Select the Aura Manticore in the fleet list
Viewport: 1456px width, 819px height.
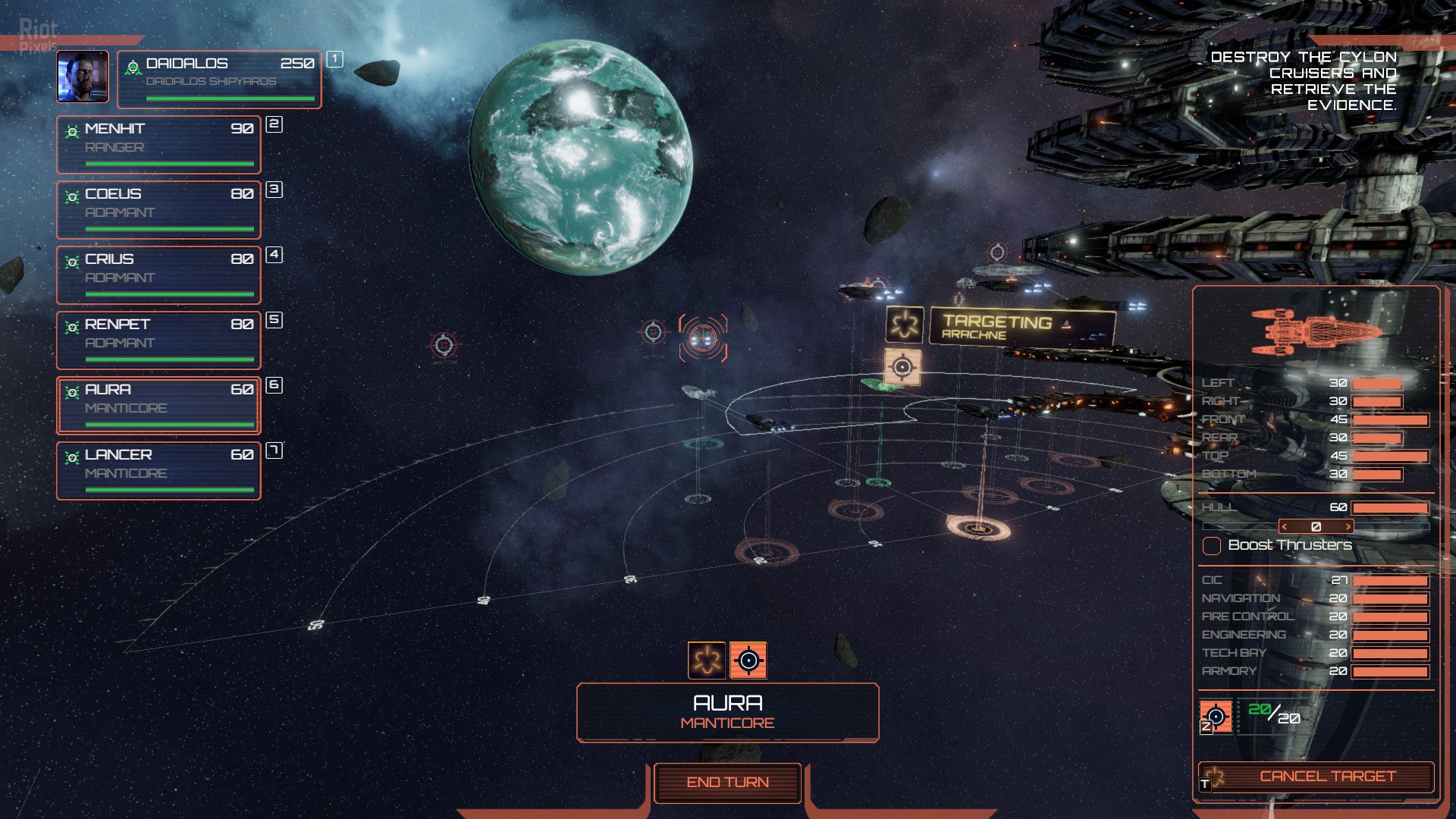(158, 405)
